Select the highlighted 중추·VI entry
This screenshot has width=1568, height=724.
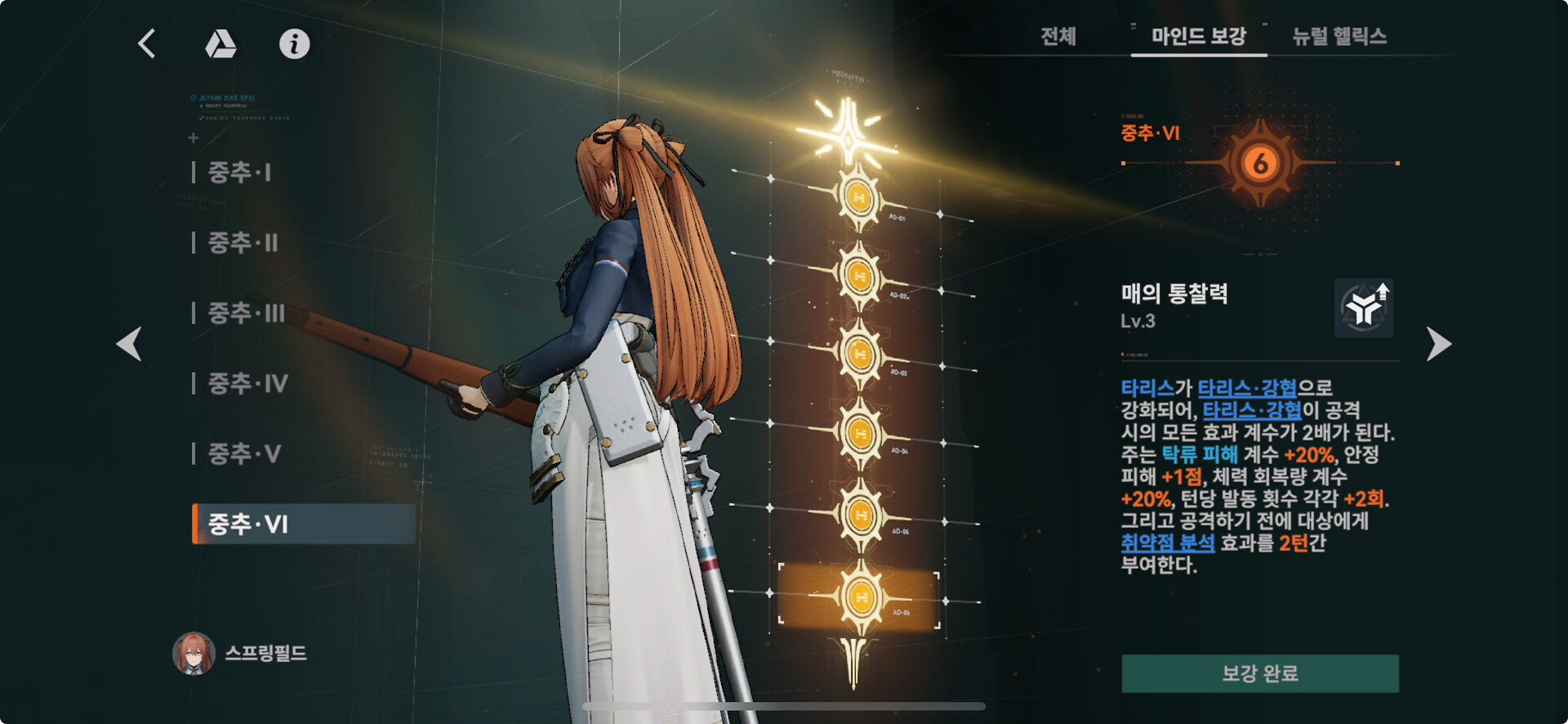304,524
